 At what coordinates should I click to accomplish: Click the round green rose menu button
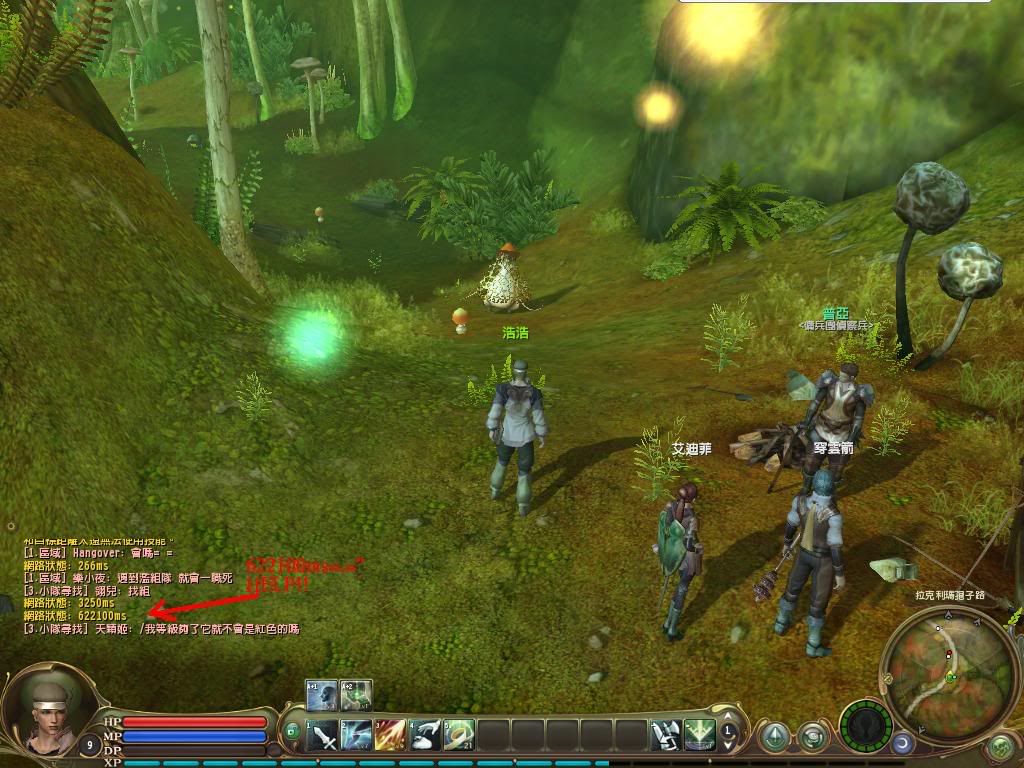(814, 738)
